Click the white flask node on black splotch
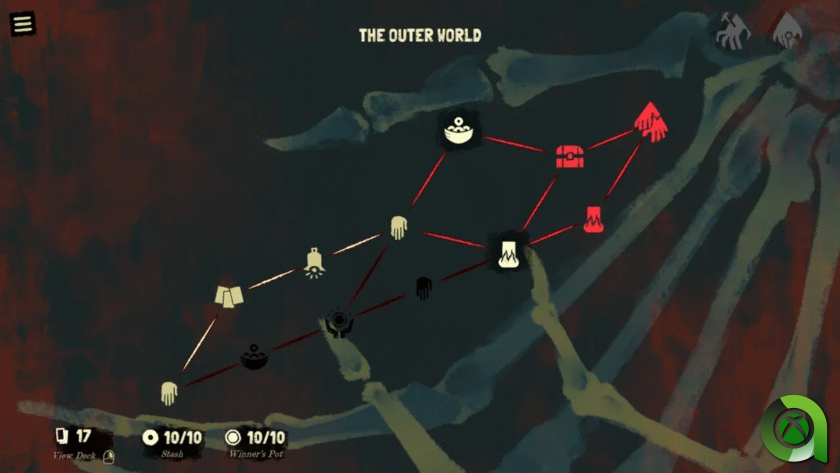 click(x=507, y=251)
